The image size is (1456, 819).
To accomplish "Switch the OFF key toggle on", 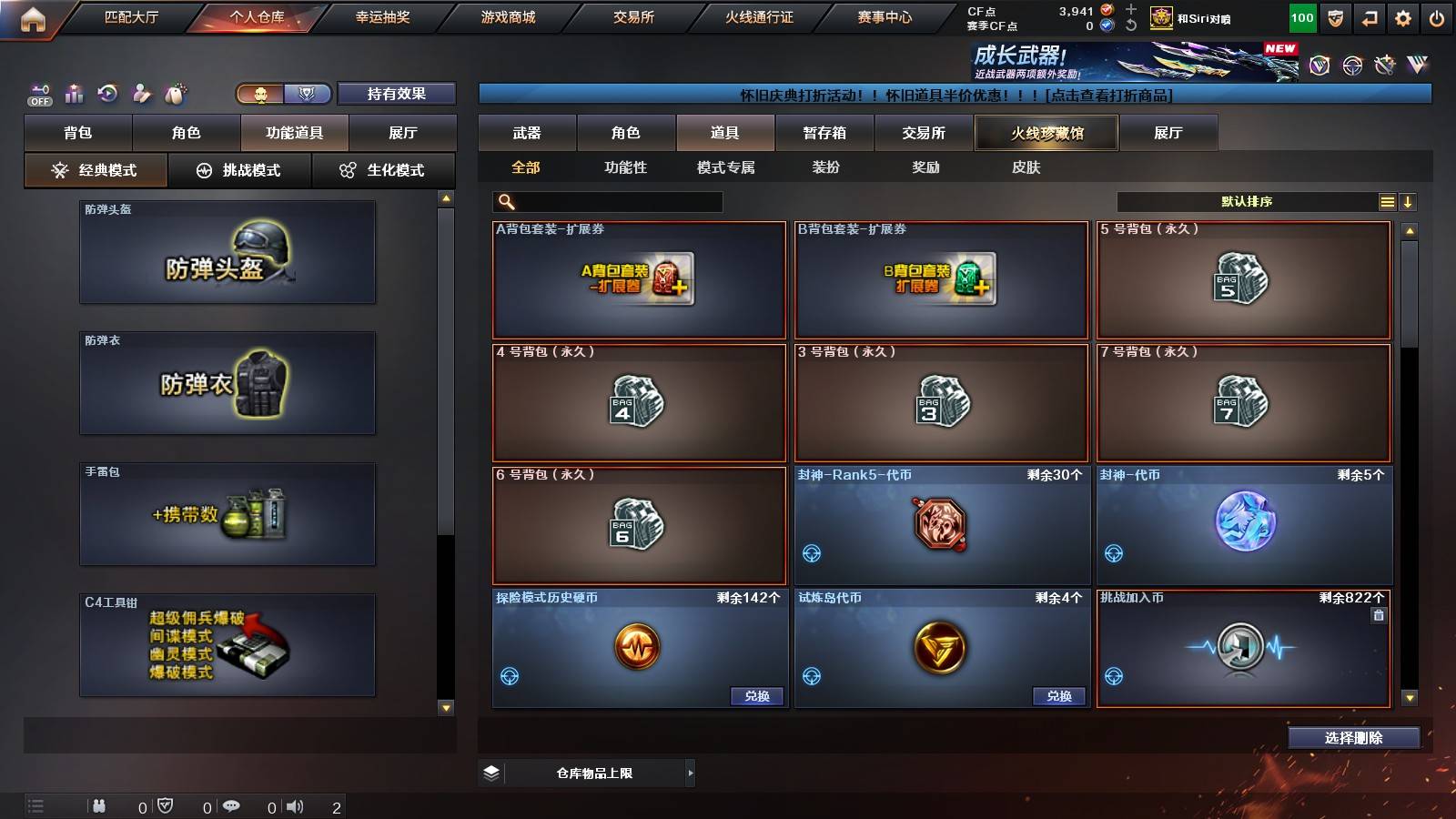I will pyautogui.click(x=38, y=94).
